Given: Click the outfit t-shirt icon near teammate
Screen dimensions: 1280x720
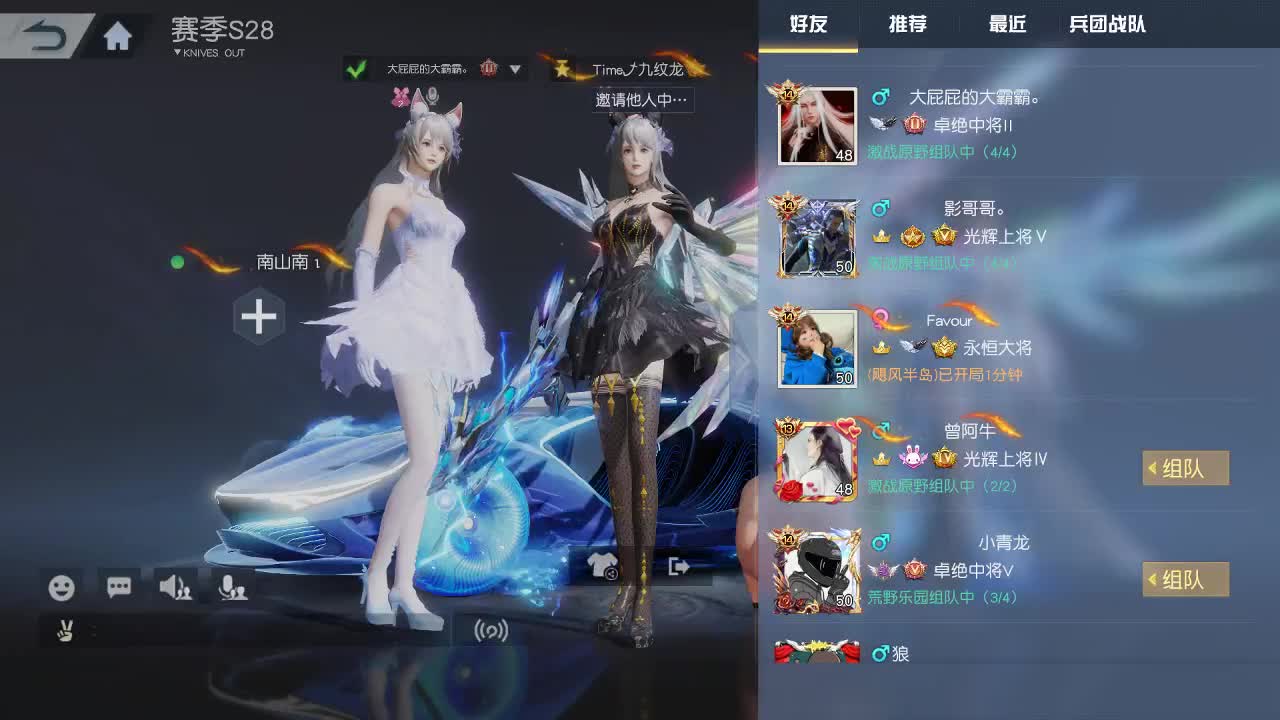Looking at the screenshot, I should (x=601, y=568).
